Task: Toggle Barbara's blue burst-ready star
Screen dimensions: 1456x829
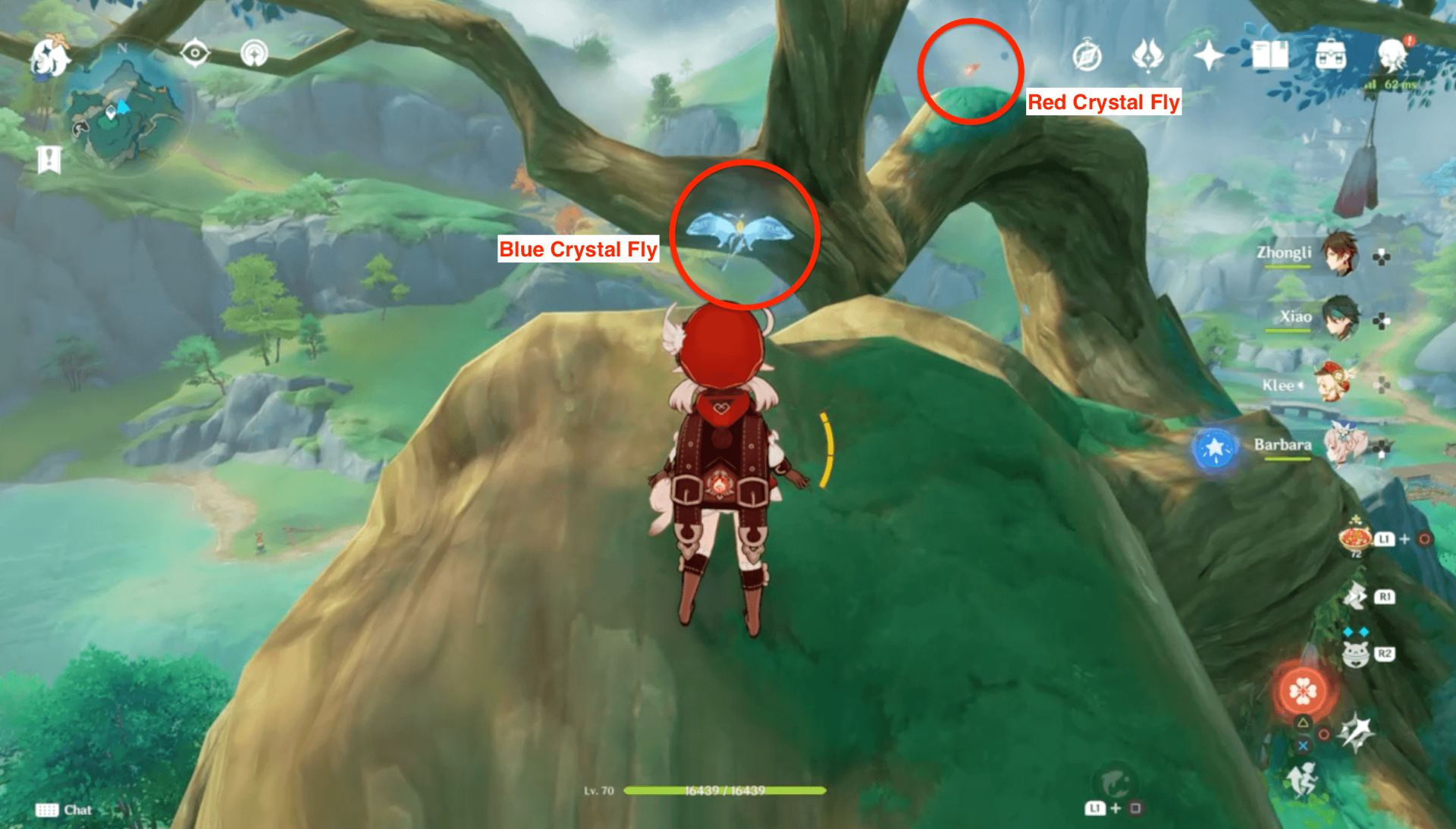Action: (x=1214, y=447)
